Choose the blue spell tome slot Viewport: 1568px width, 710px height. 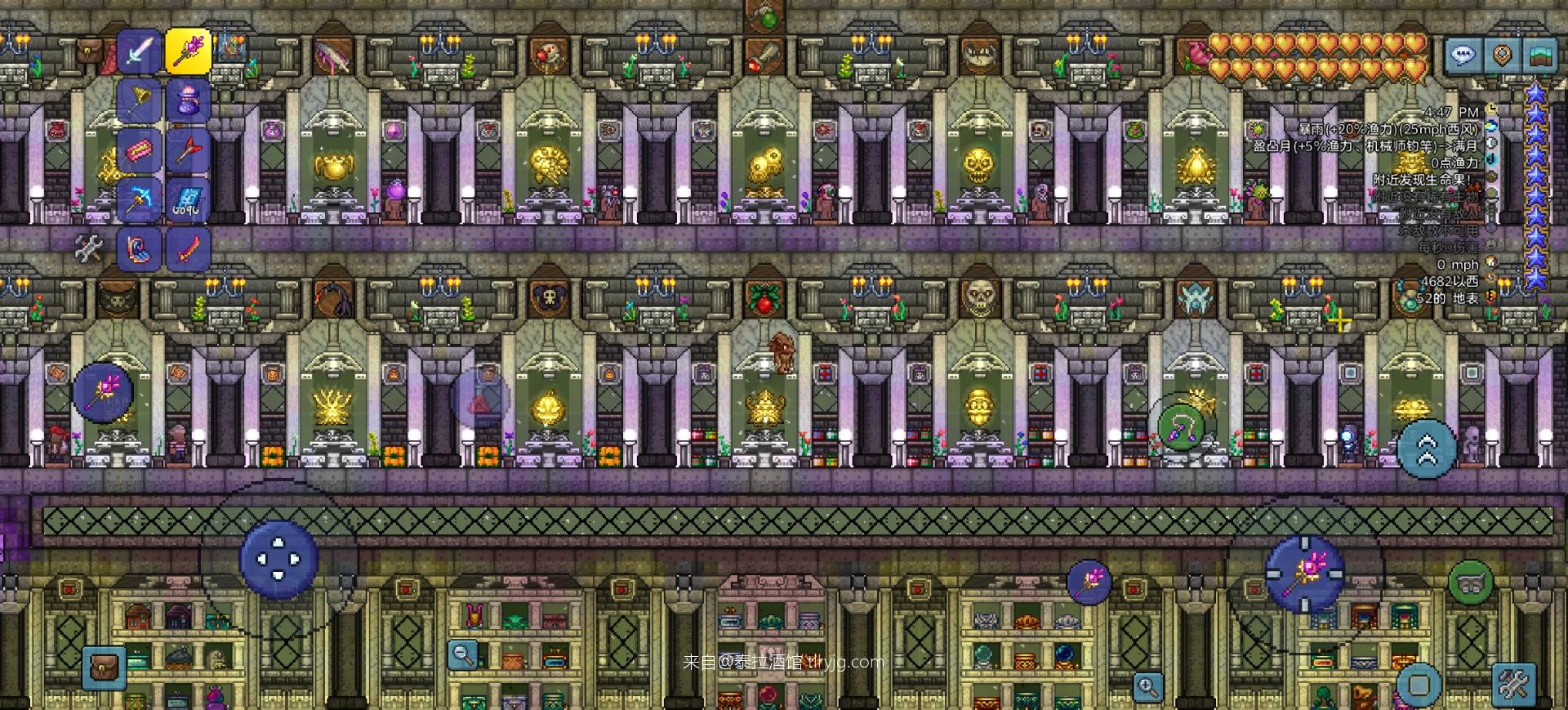click(x=189, y=199)
